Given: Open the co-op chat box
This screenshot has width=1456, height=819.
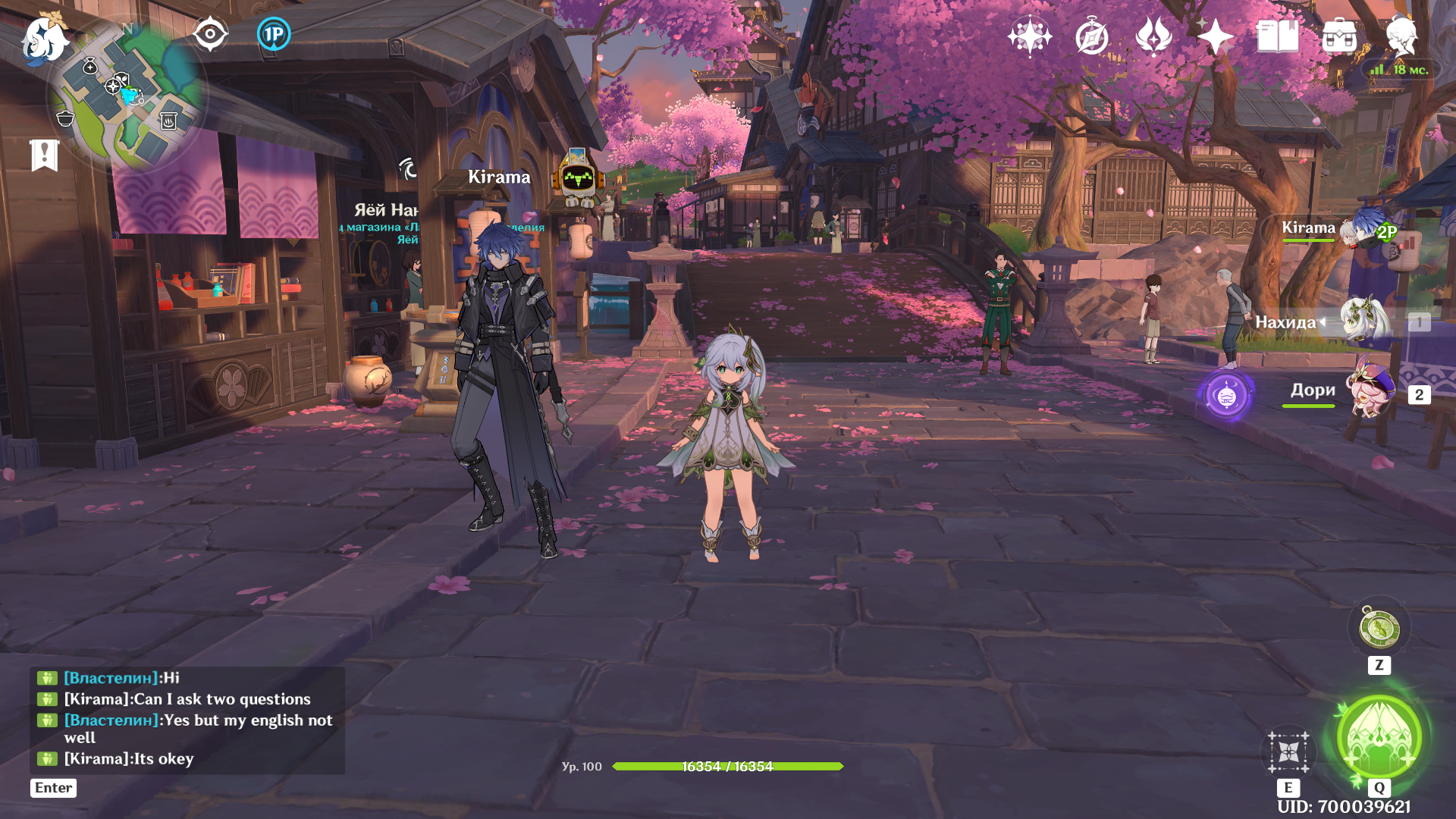Looking at the screenshot, I should [x=187, y=719].
